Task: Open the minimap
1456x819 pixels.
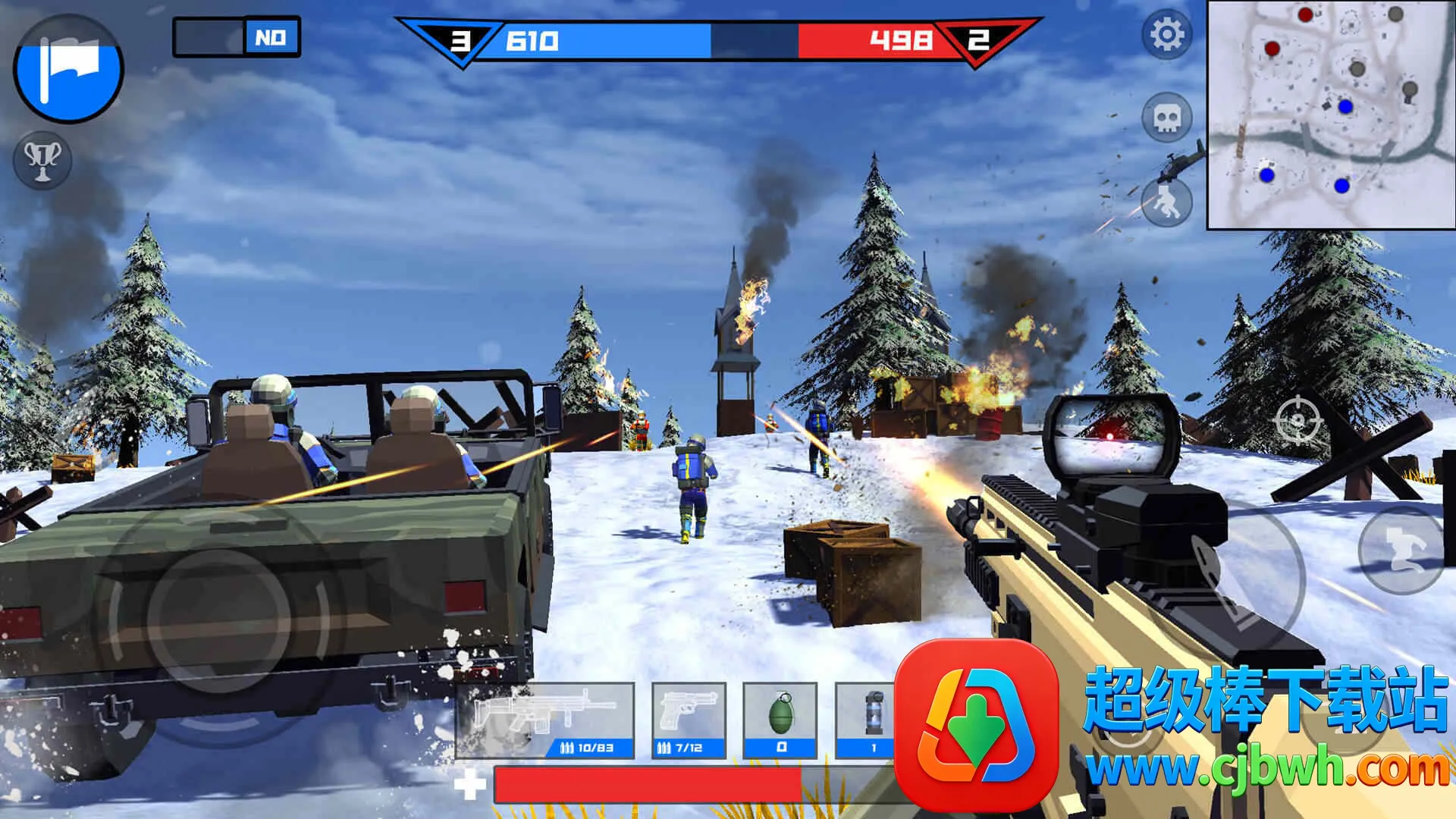Action: point(1331,115)
